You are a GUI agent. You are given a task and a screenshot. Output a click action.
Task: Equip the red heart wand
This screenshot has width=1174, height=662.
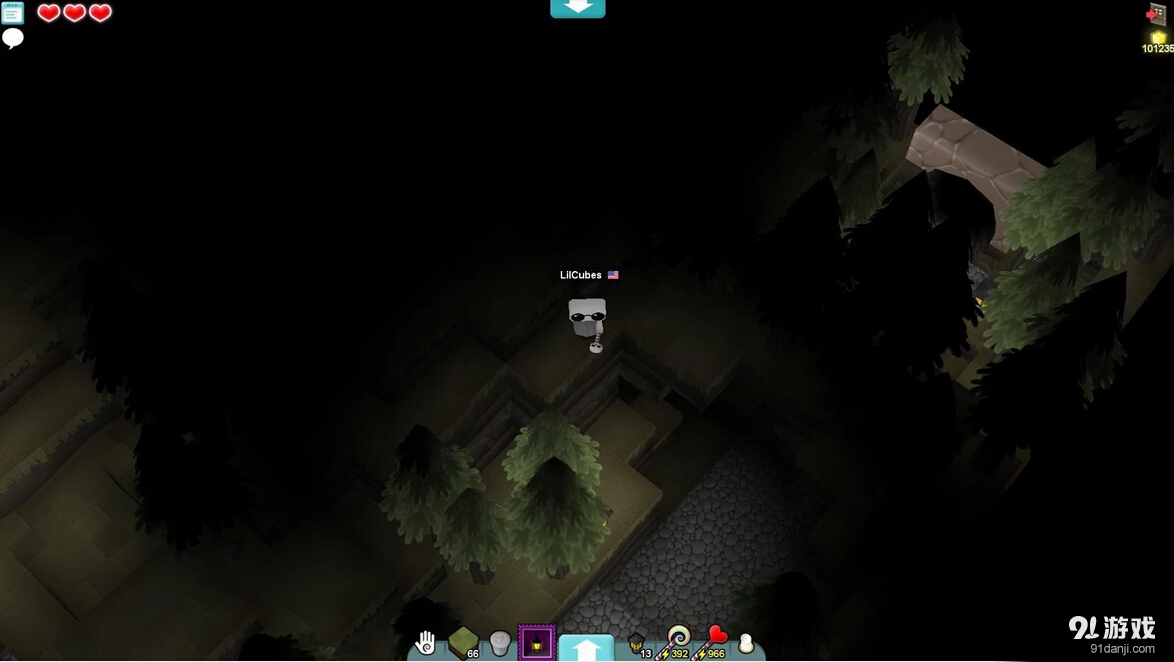click(716, 640)
